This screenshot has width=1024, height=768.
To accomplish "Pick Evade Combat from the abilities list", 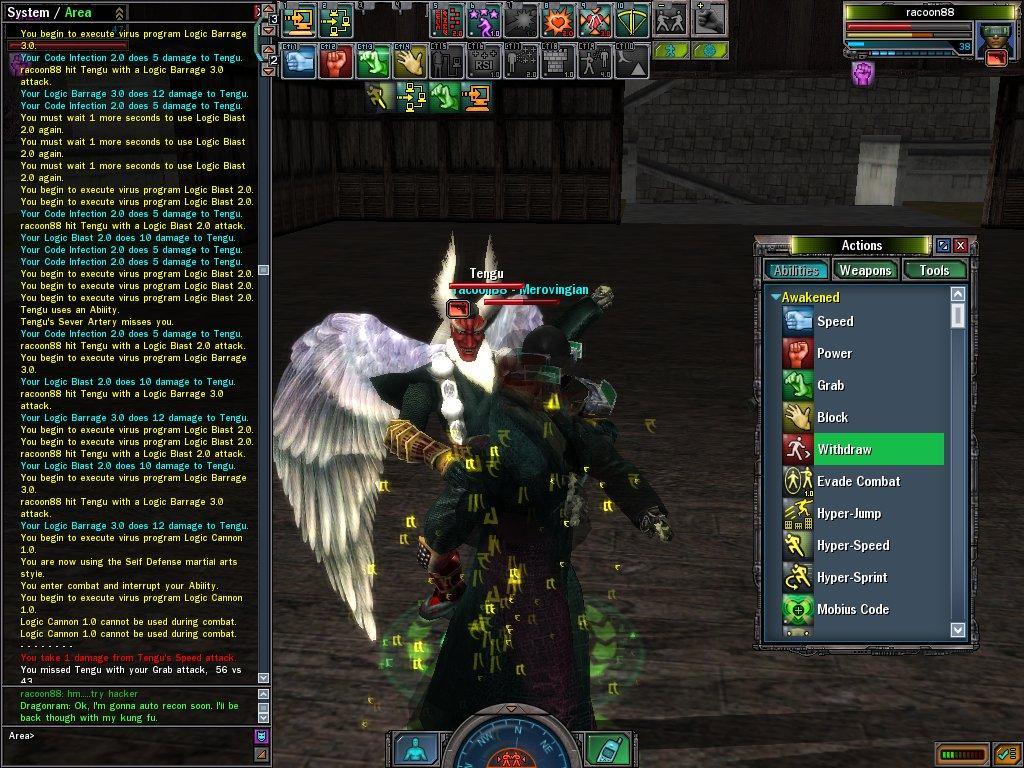I will pyautogui.click(x=857, y=481).
